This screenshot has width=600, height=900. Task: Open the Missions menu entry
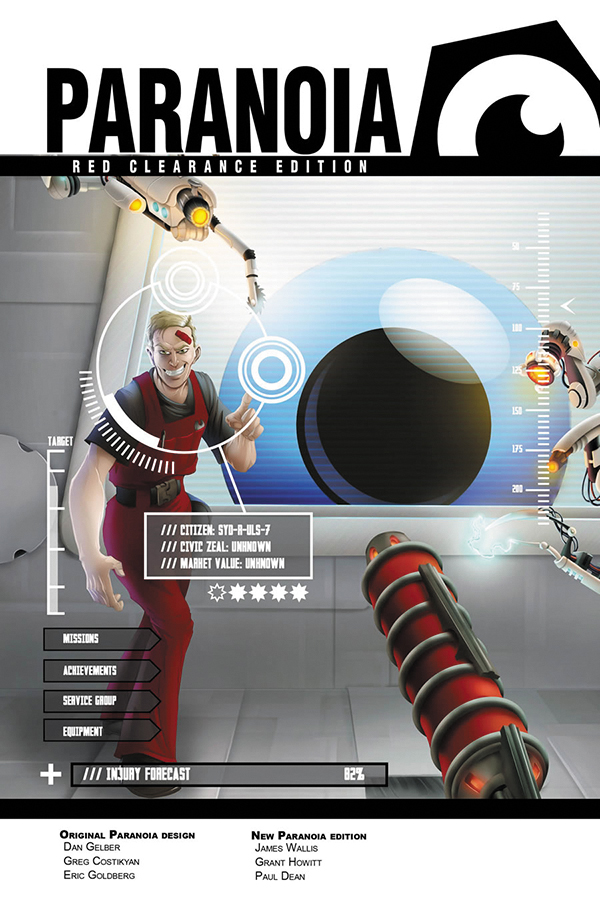(98, 639)
